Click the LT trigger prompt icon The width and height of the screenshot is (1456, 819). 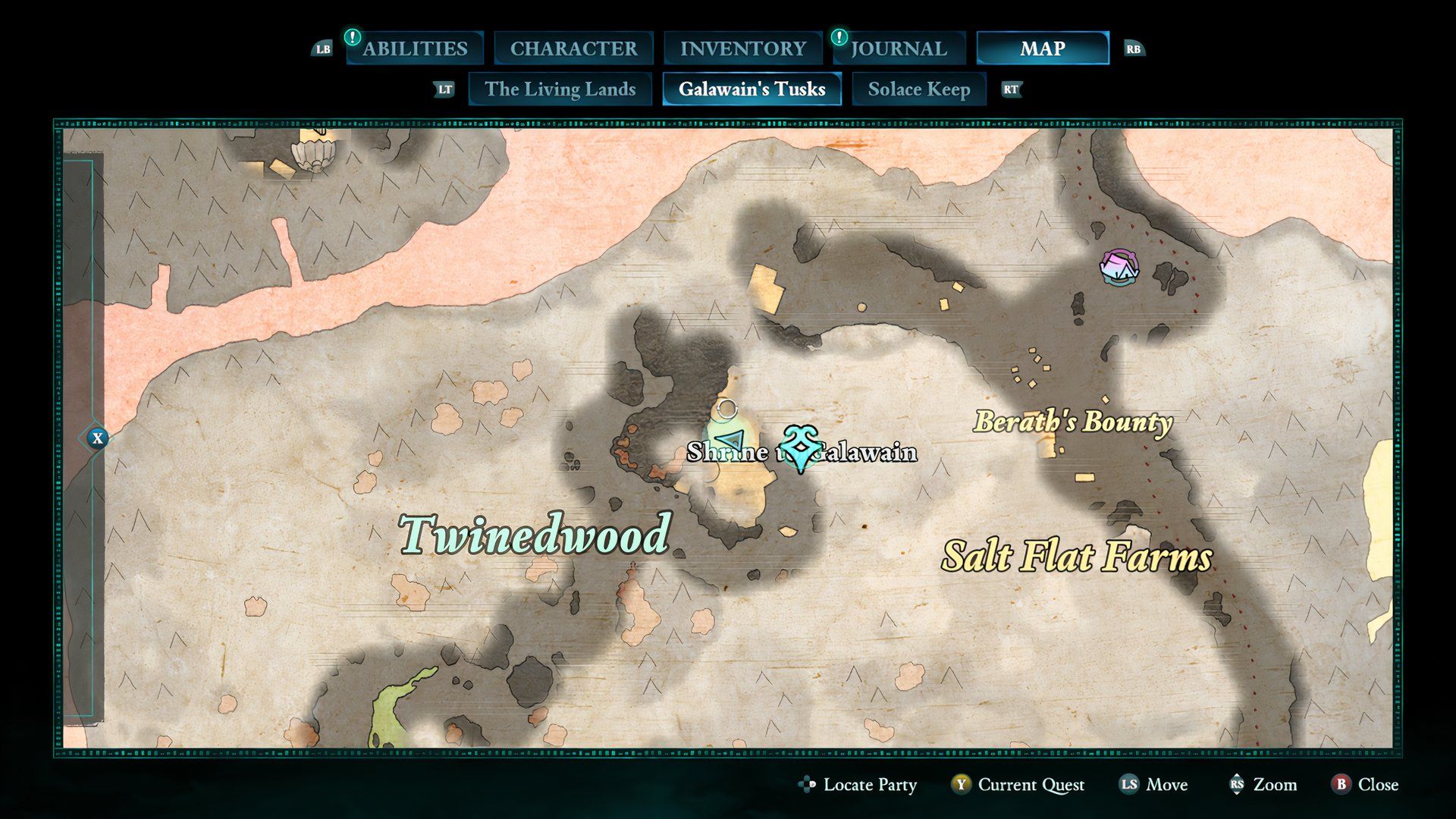tap(444, 89)
